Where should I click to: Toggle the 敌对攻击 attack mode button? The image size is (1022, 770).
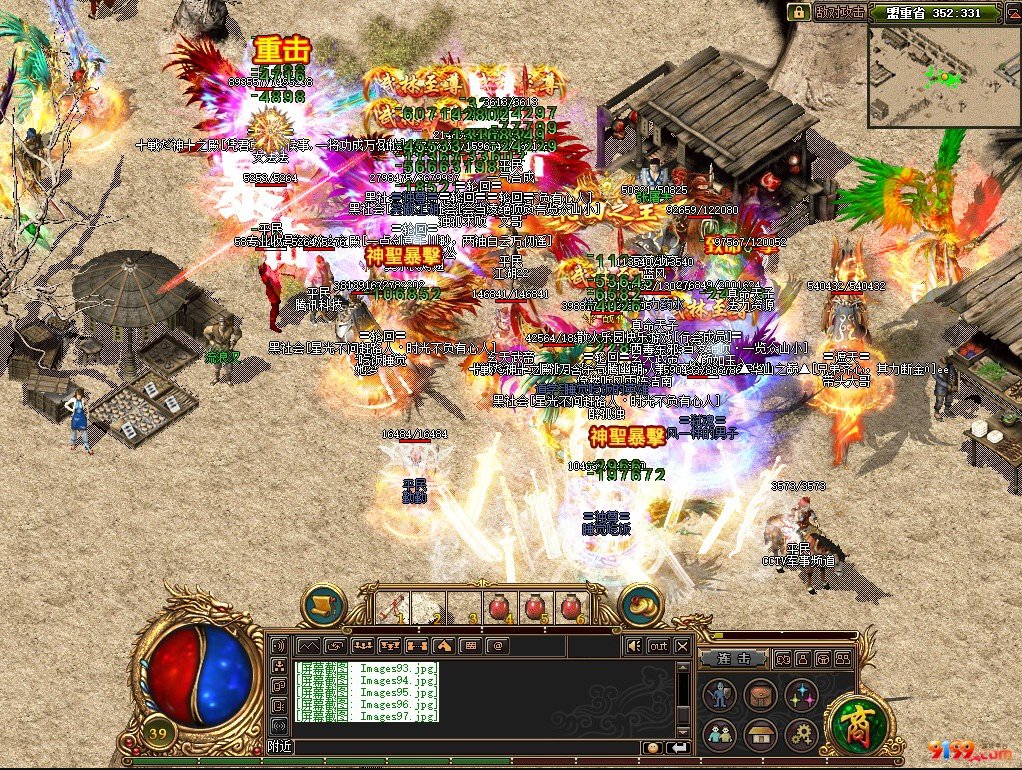click(838, 12)
